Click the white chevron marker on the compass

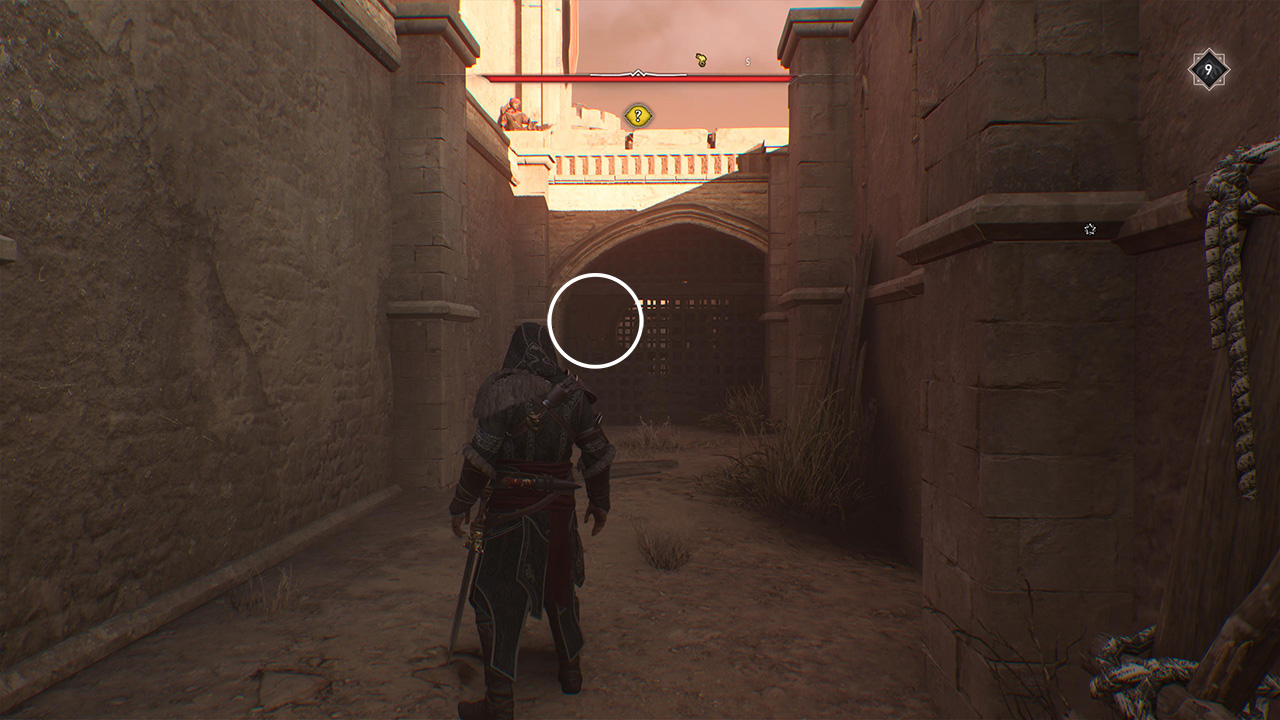point(637,73)
